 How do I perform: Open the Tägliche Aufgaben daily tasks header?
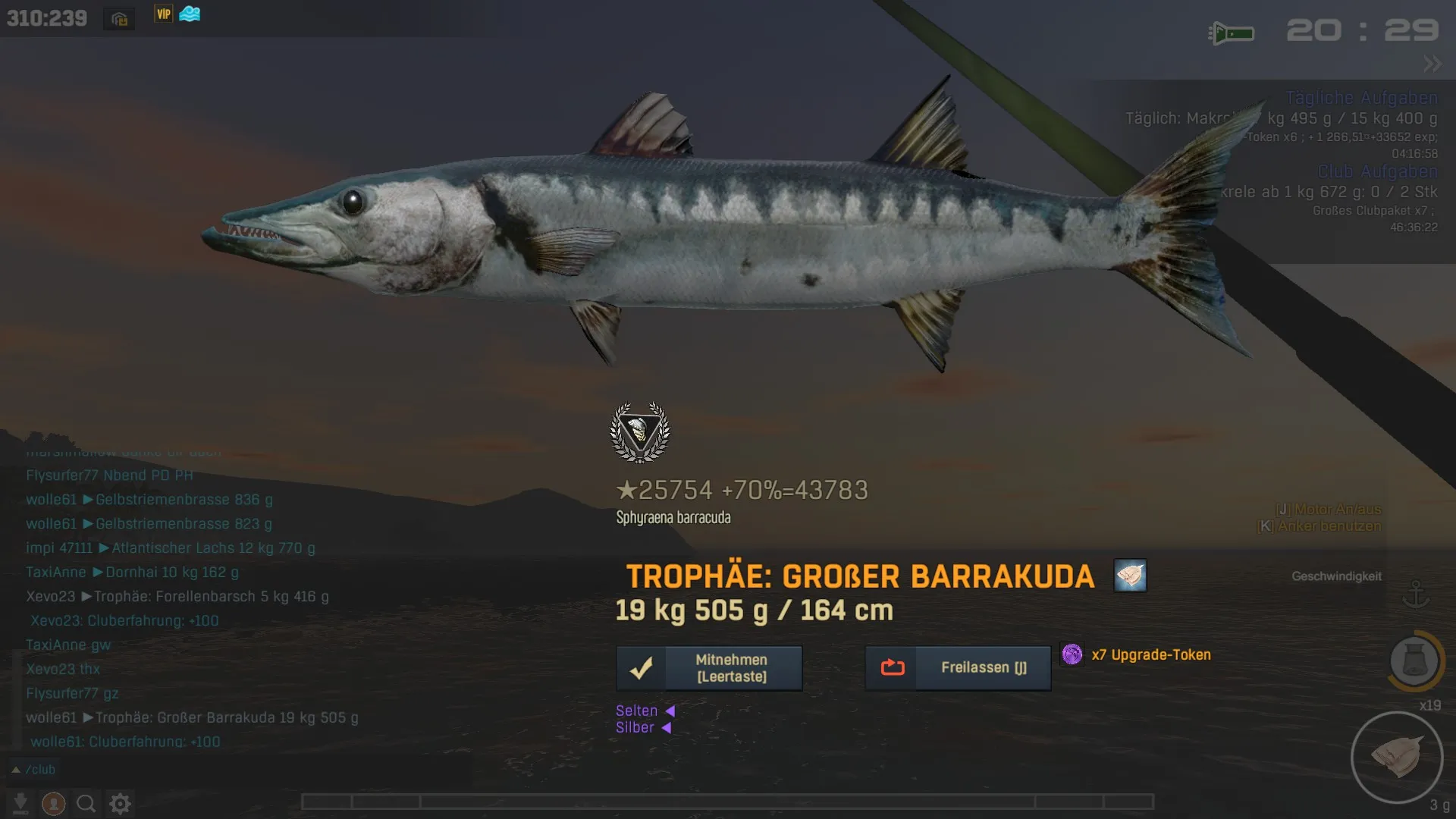pyautogui.click(x=1361, y=98)
